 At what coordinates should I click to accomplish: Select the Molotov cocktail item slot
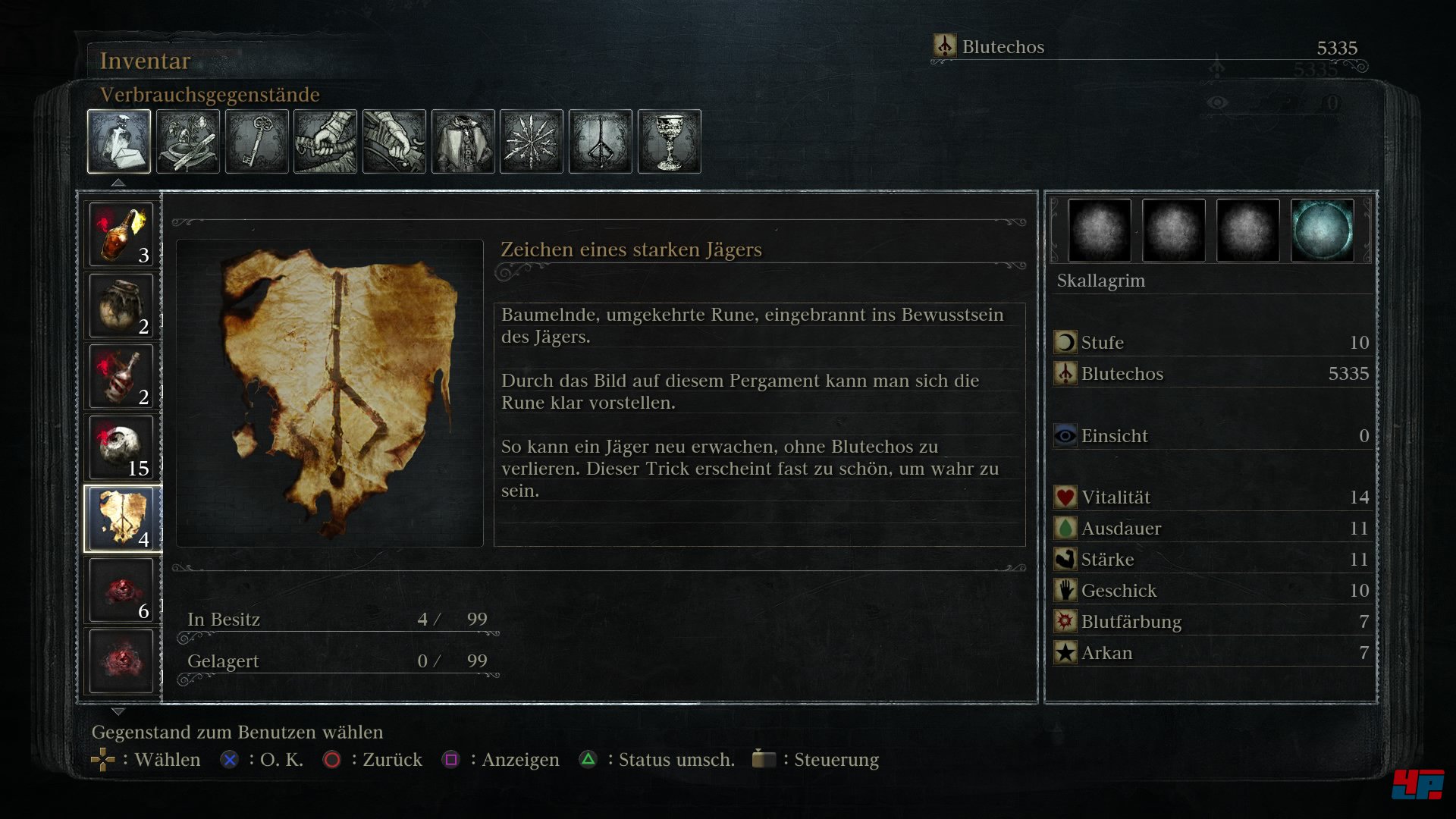click(x=121, y=234)
